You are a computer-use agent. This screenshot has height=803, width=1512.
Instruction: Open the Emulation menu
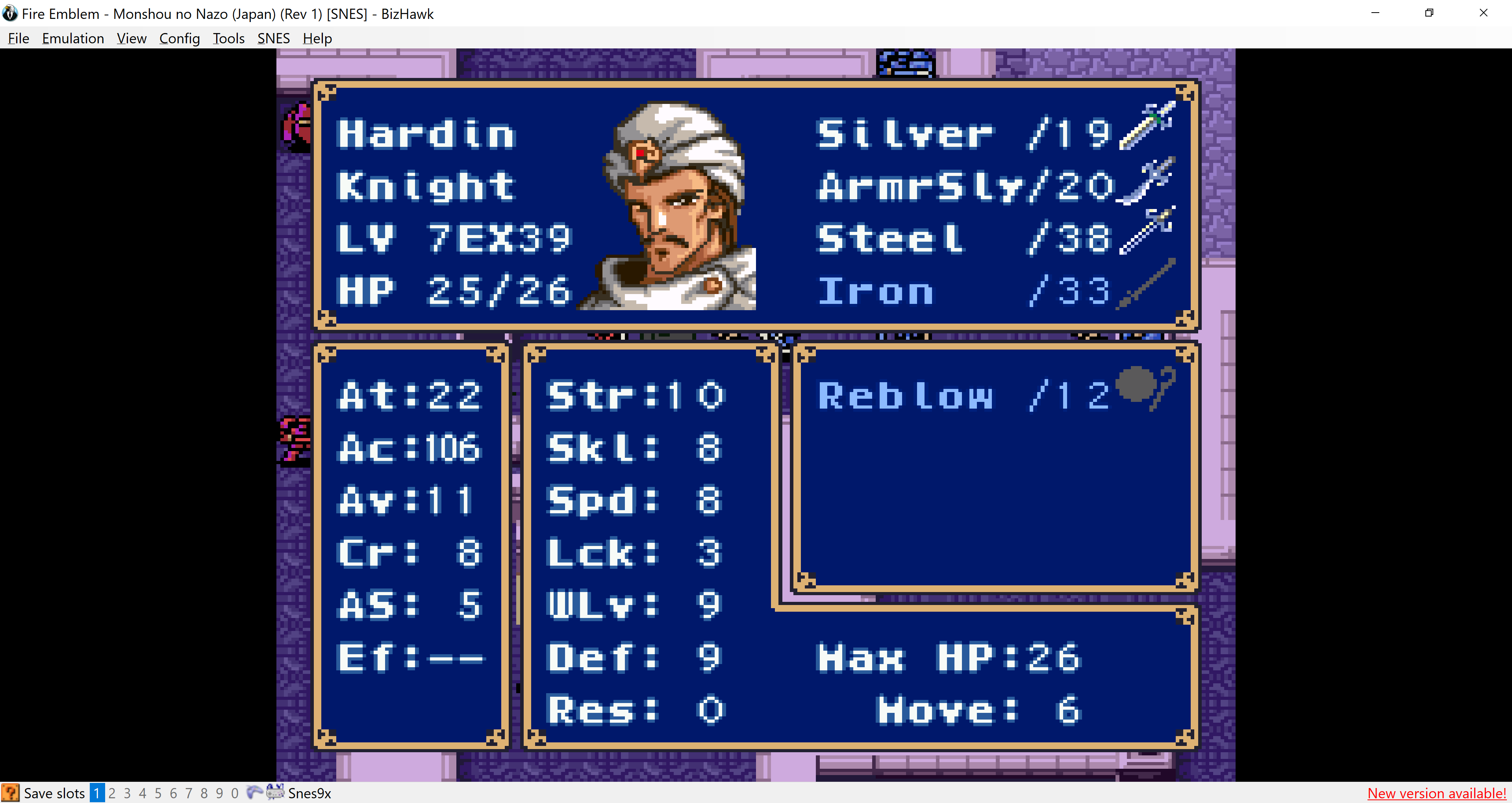(73, 38)
